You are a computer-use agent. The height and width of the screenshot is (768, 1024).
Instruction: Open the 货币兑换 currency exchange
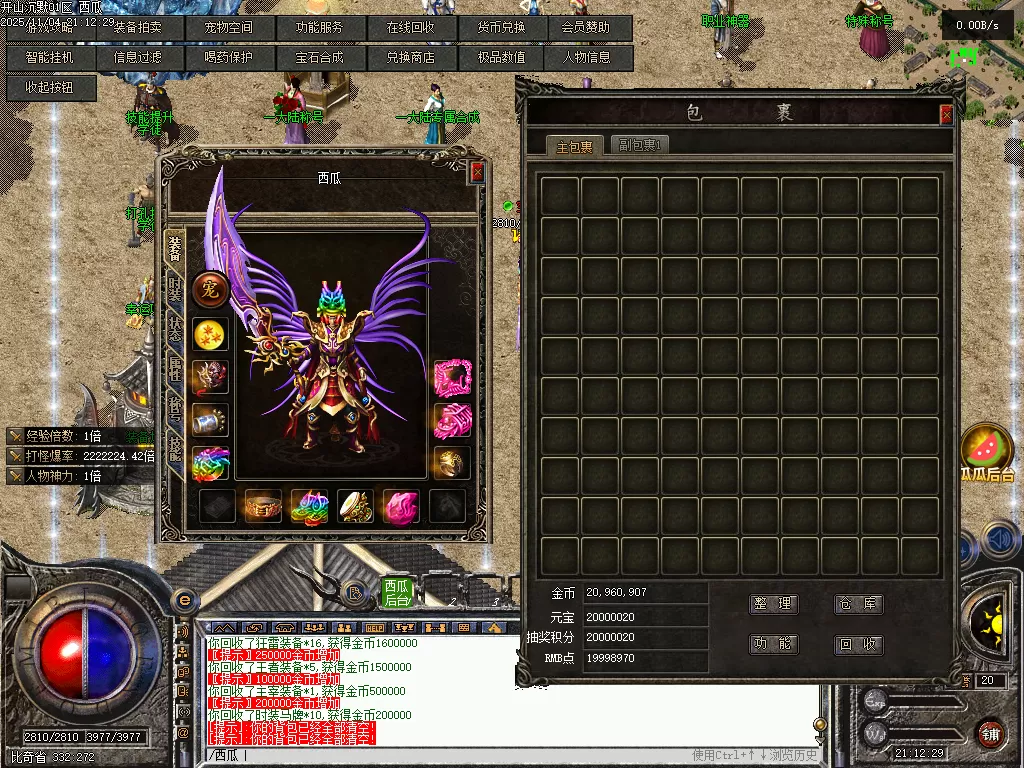point(501,28)
